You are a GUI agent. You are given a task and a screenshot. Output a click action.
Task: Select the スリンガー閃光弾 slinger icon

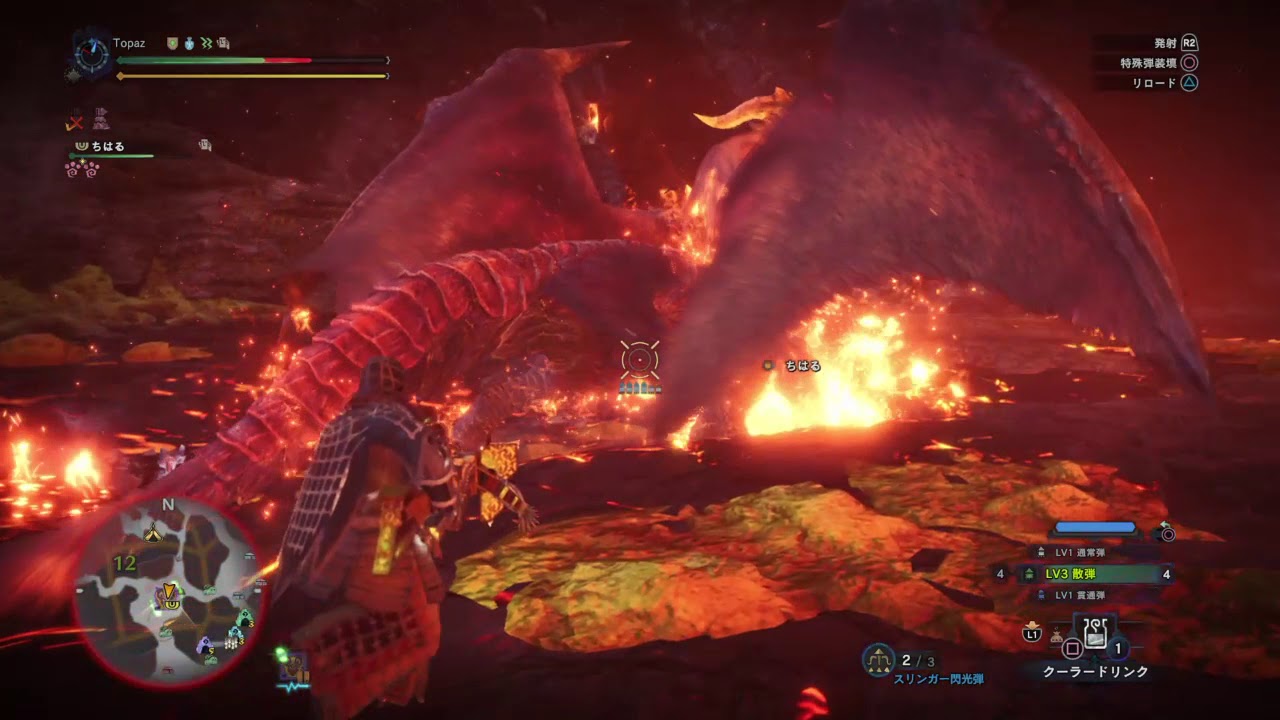878,659
